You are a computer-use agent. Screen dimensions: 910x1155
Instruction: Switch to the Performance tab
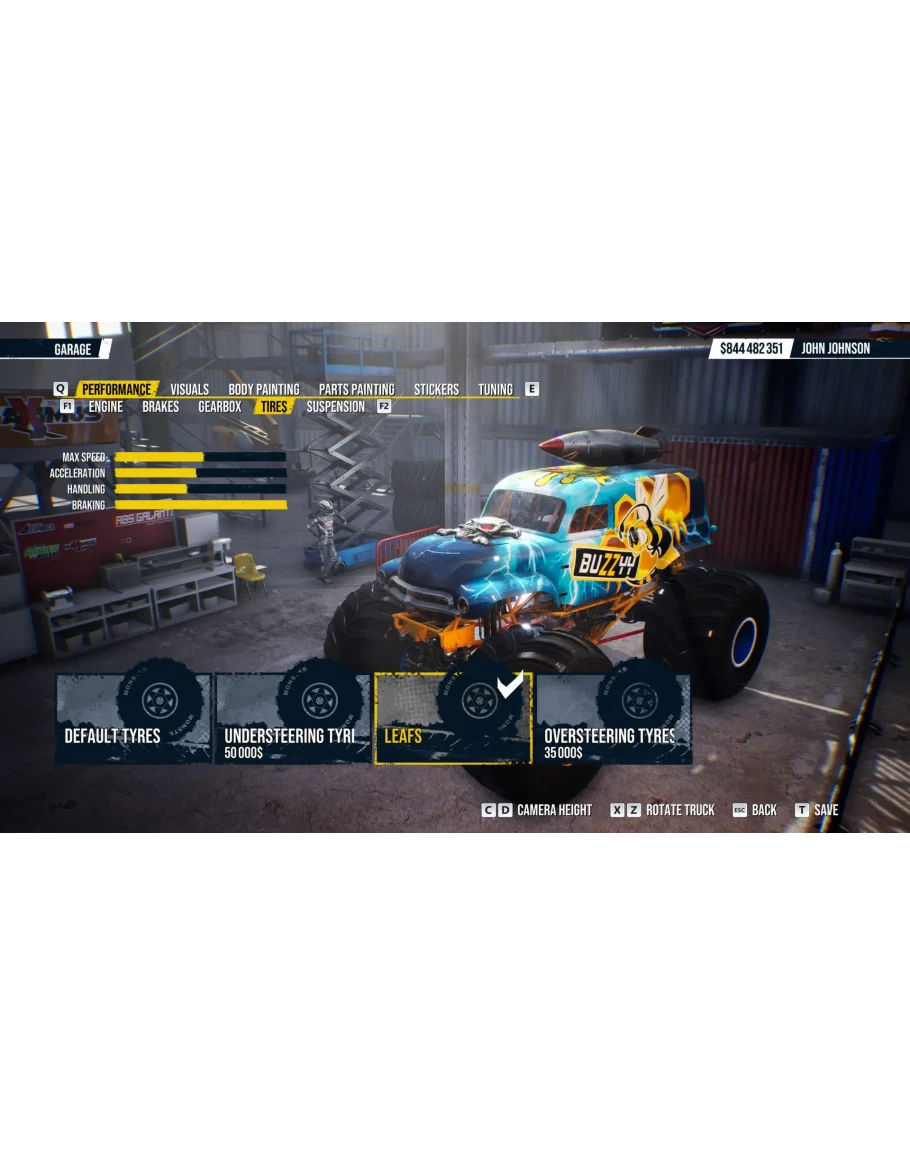(116, 389)
